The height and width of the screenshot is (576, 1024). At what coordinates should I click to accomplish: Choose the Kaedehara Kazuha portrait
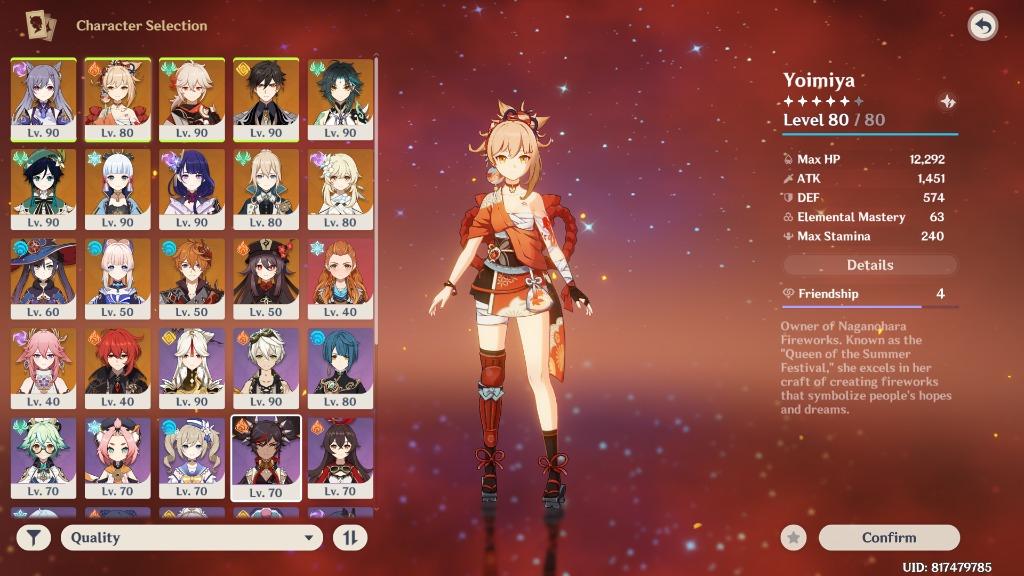tap(191, 98)
